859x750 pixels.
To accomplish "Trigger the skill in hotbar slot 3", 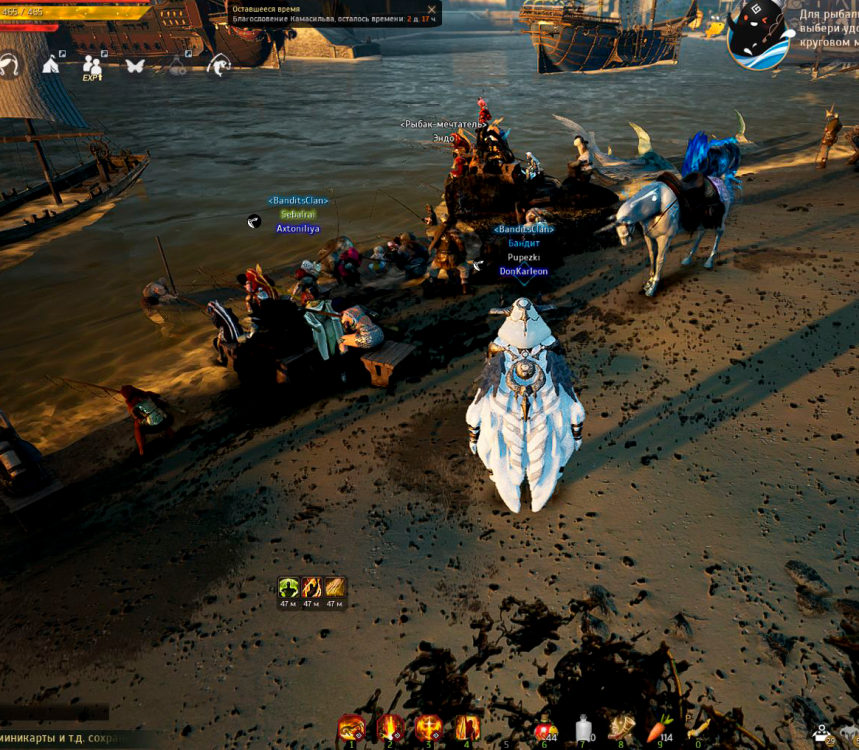I will click(x=429, y=727).
